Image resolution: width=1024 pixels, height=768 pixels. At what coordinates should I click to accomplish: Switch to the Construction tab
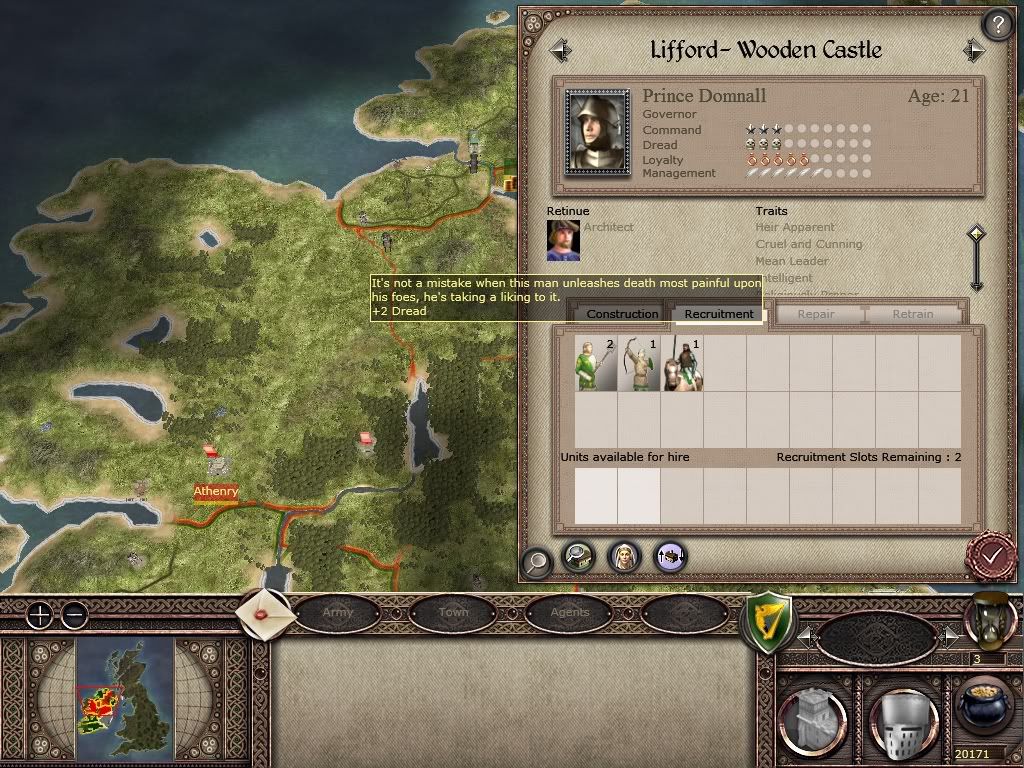coord(622,314)
